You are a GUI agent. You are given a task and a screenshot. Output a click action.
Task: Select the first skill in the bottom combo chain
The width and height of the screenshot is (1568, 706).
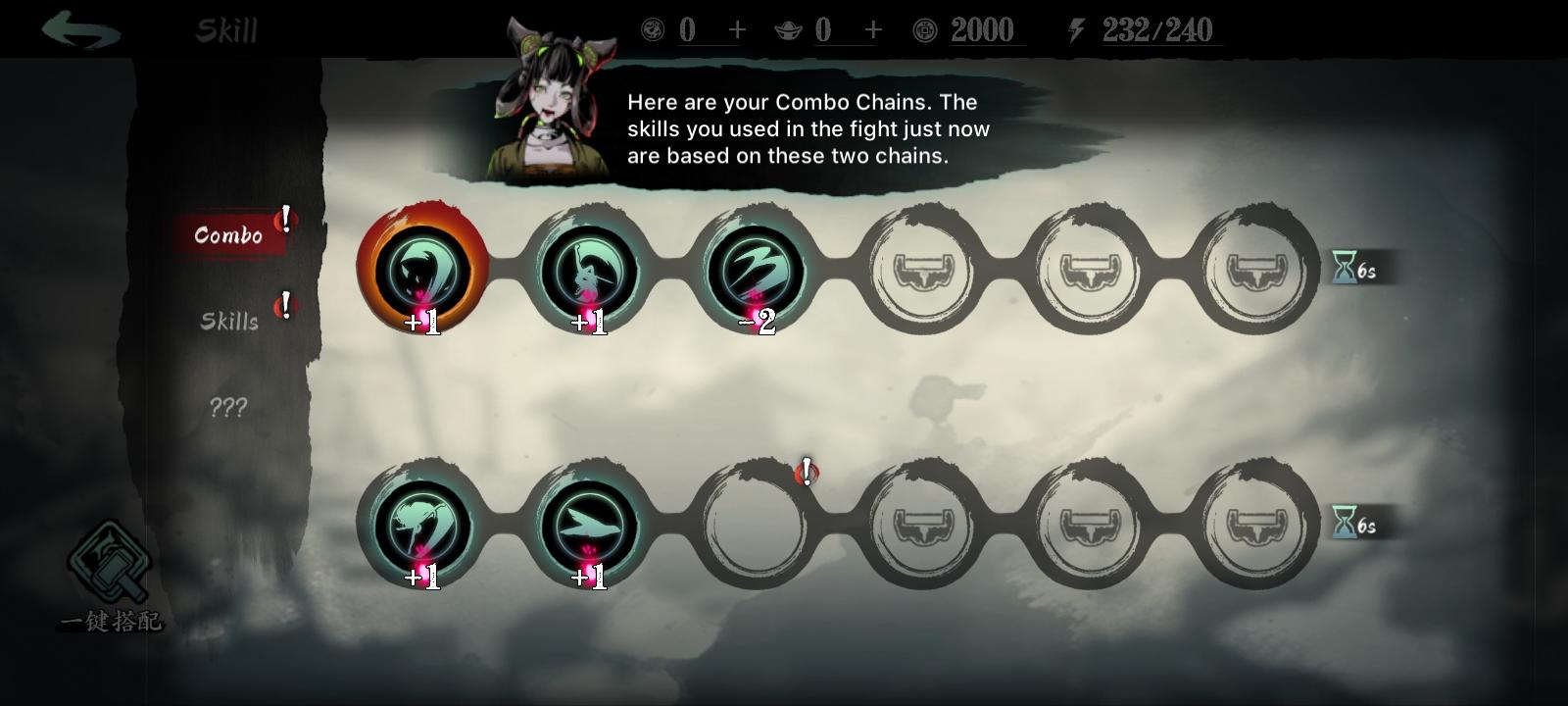point(425,527)
